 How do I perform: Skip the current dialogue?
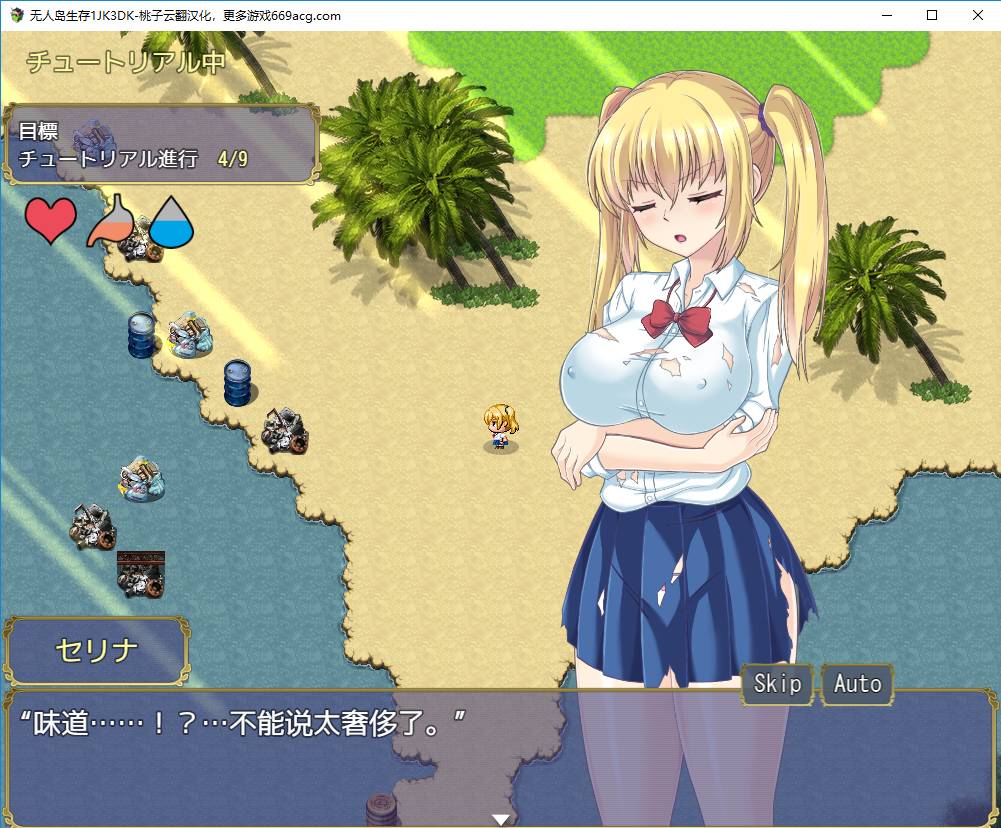[x=777, y=684]
